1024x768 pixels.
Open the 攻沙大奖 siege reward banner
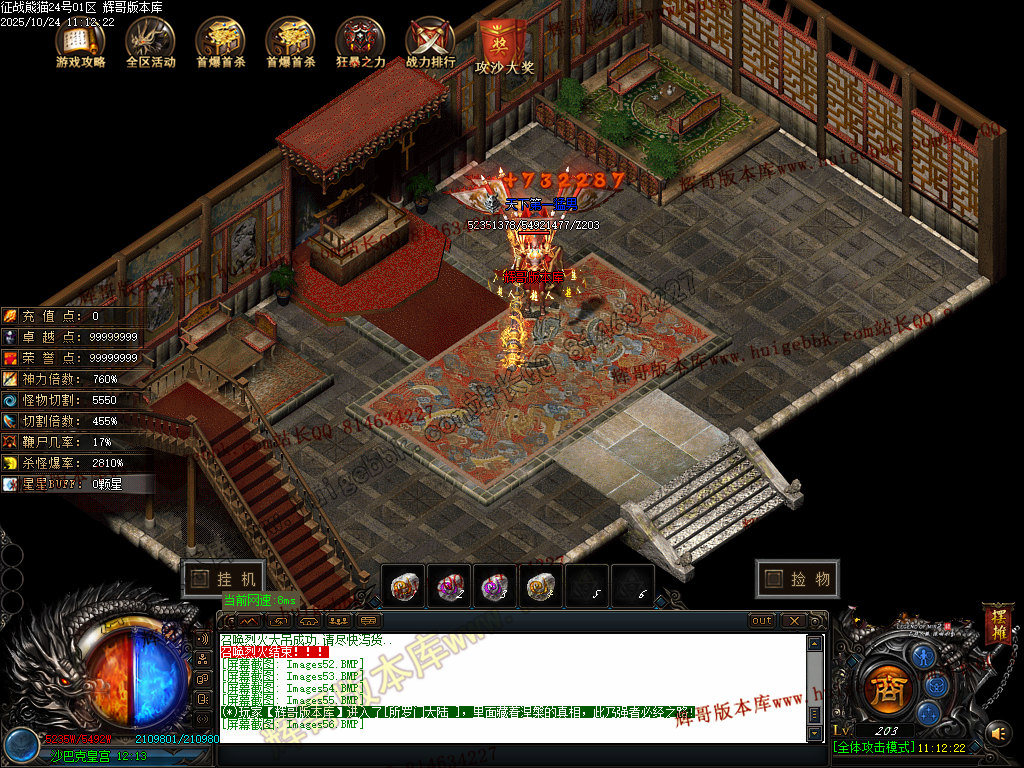pyautogui.click(x=504, y=46)
